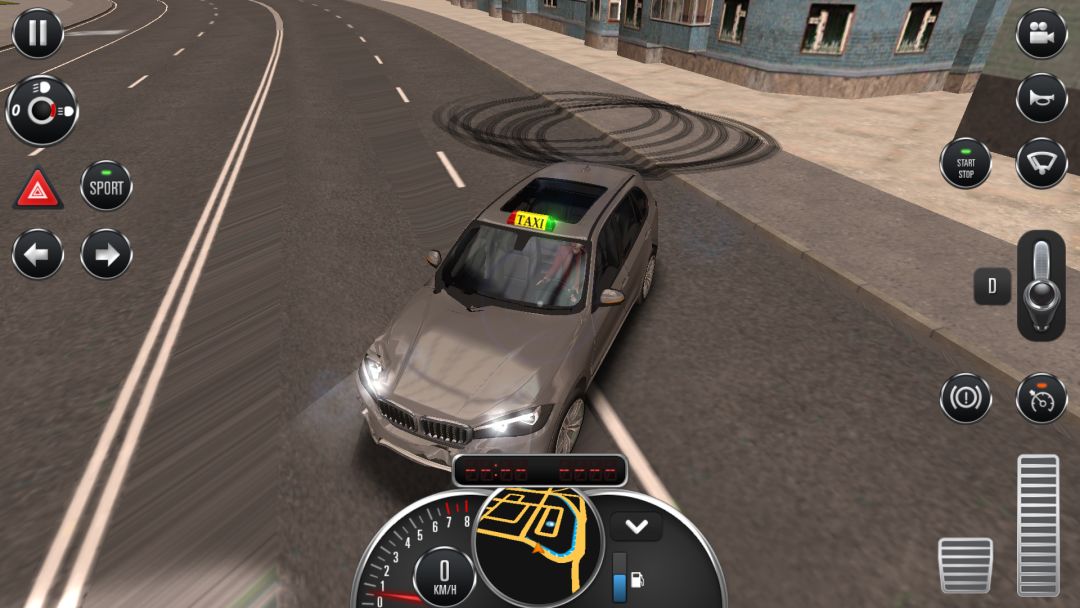Pause the game
The width and height of the screenshot is (1080, 608).
[37, 33]
